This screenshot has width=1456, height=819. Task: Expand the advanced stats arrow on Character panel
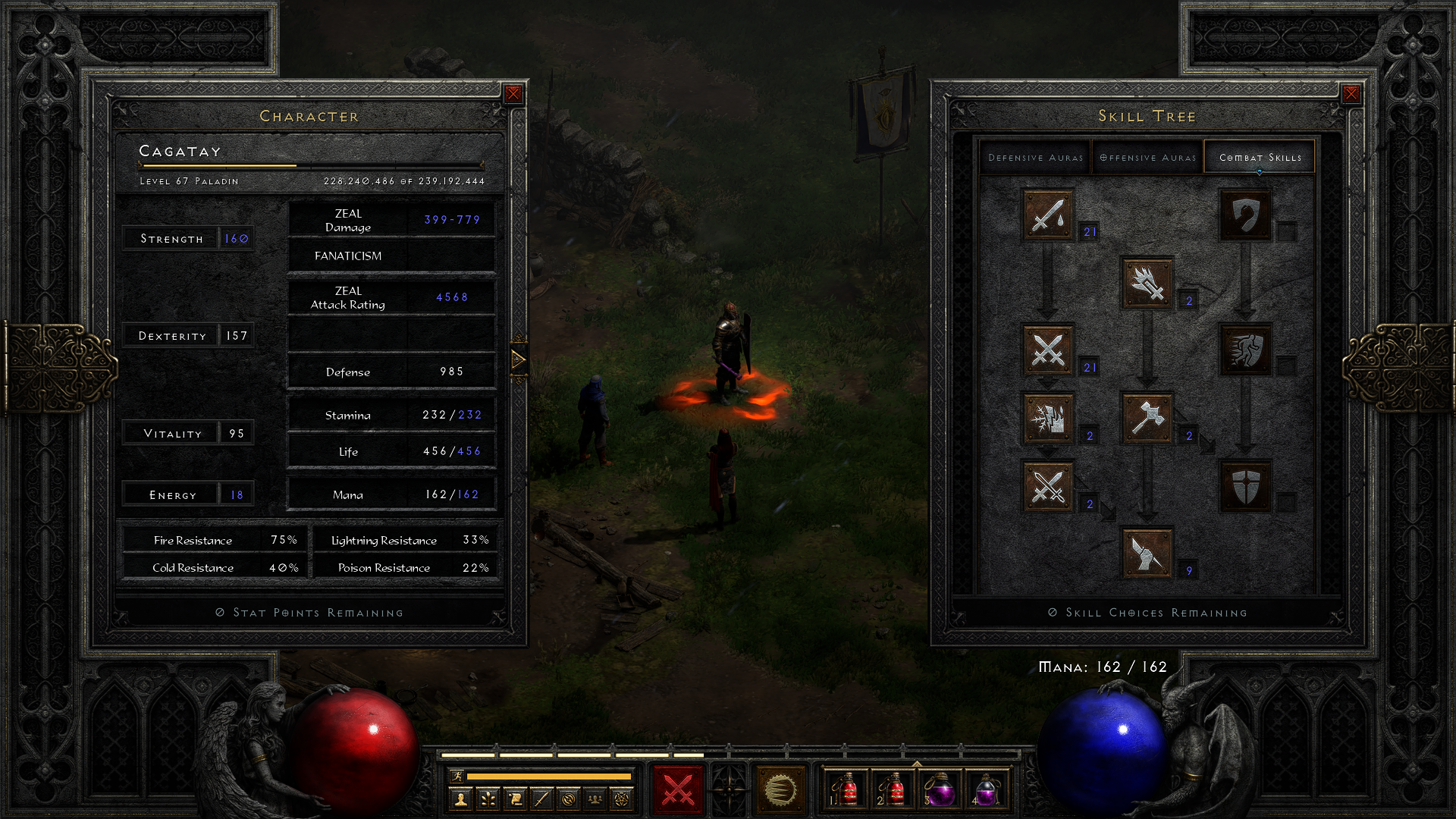coord(519,359)
